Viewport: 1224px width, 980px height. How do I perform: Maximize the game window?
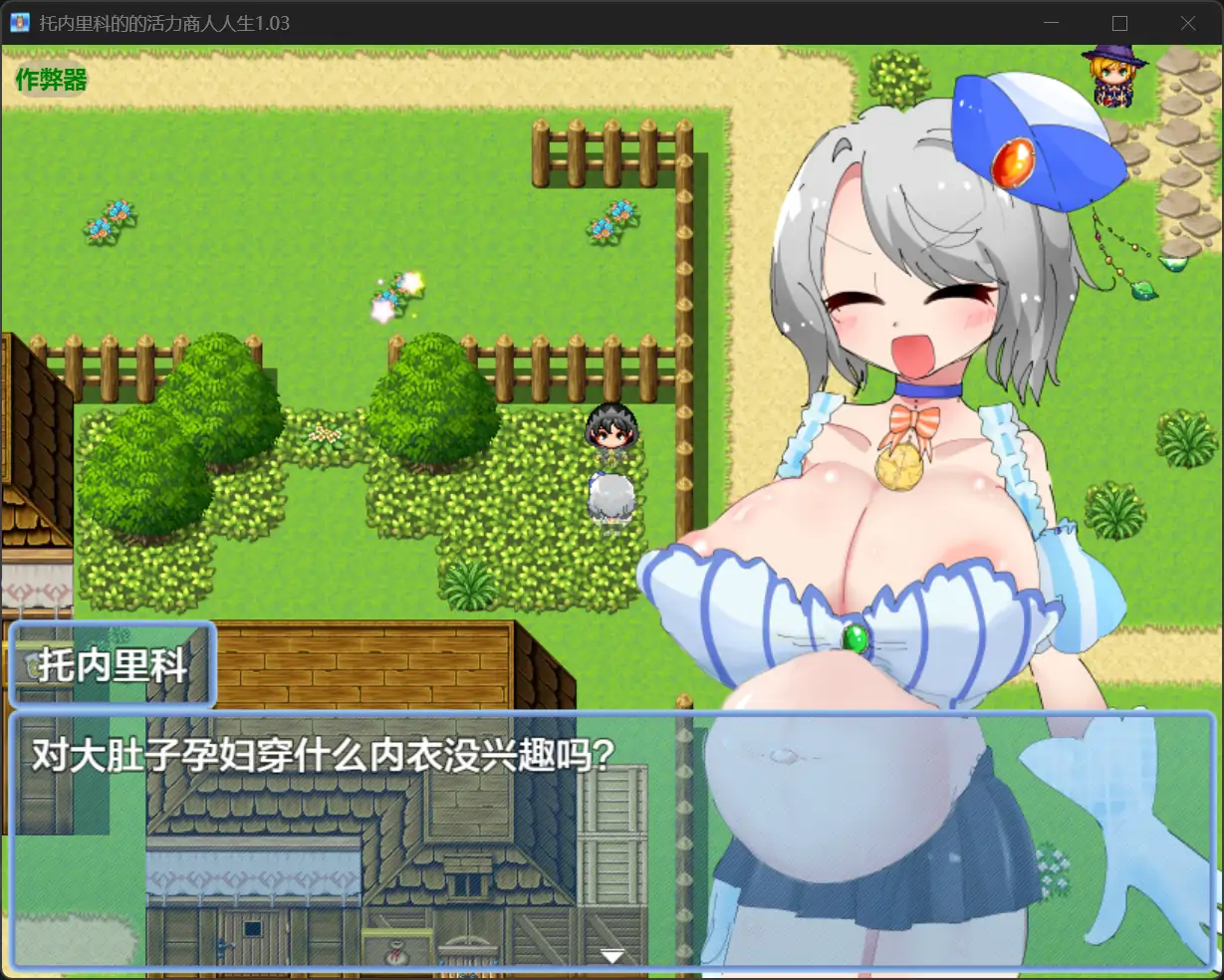pos(1119,23)
